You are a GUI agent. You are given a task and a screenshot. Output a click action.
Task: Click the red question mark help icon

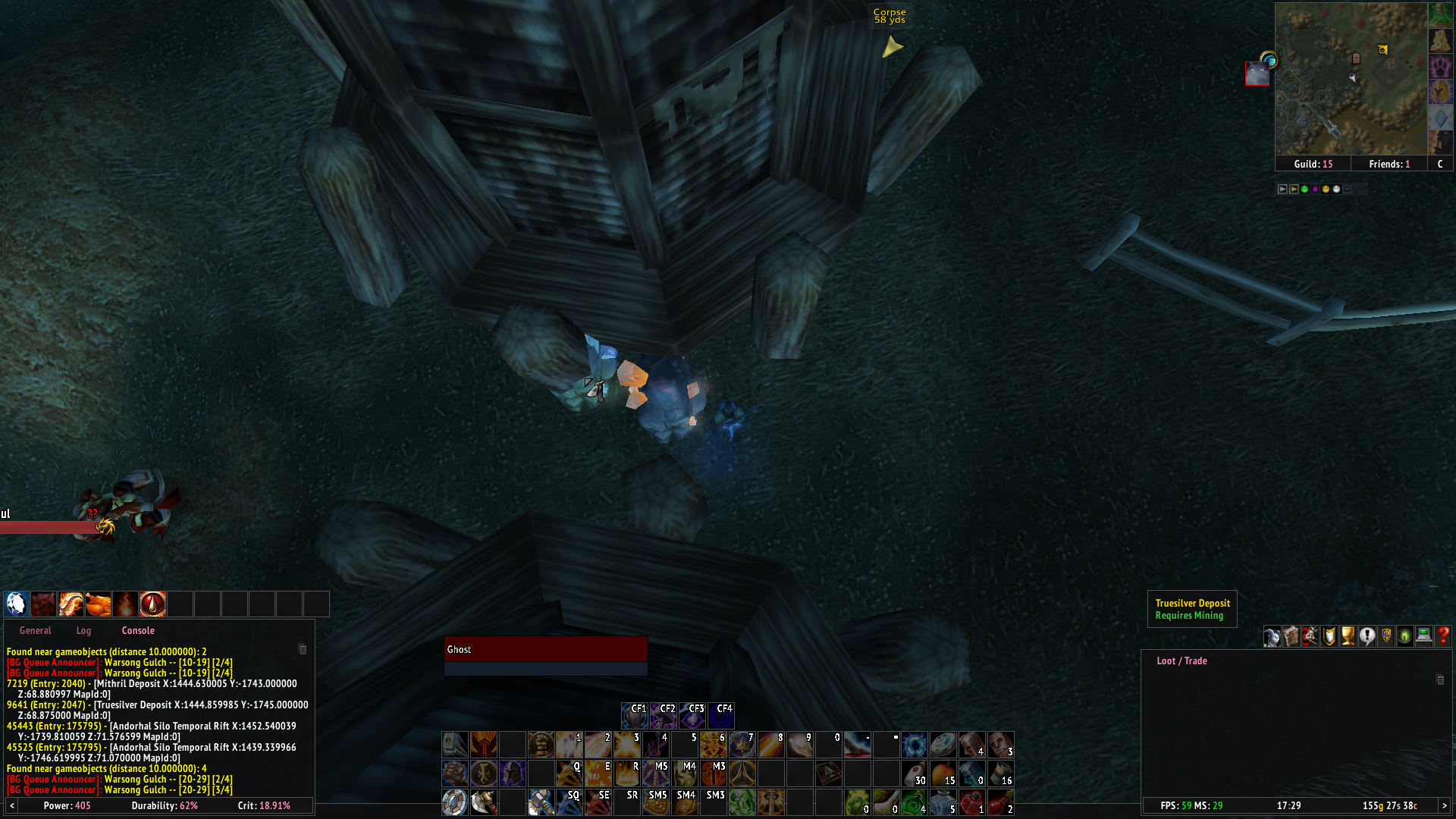[1444, 635]
